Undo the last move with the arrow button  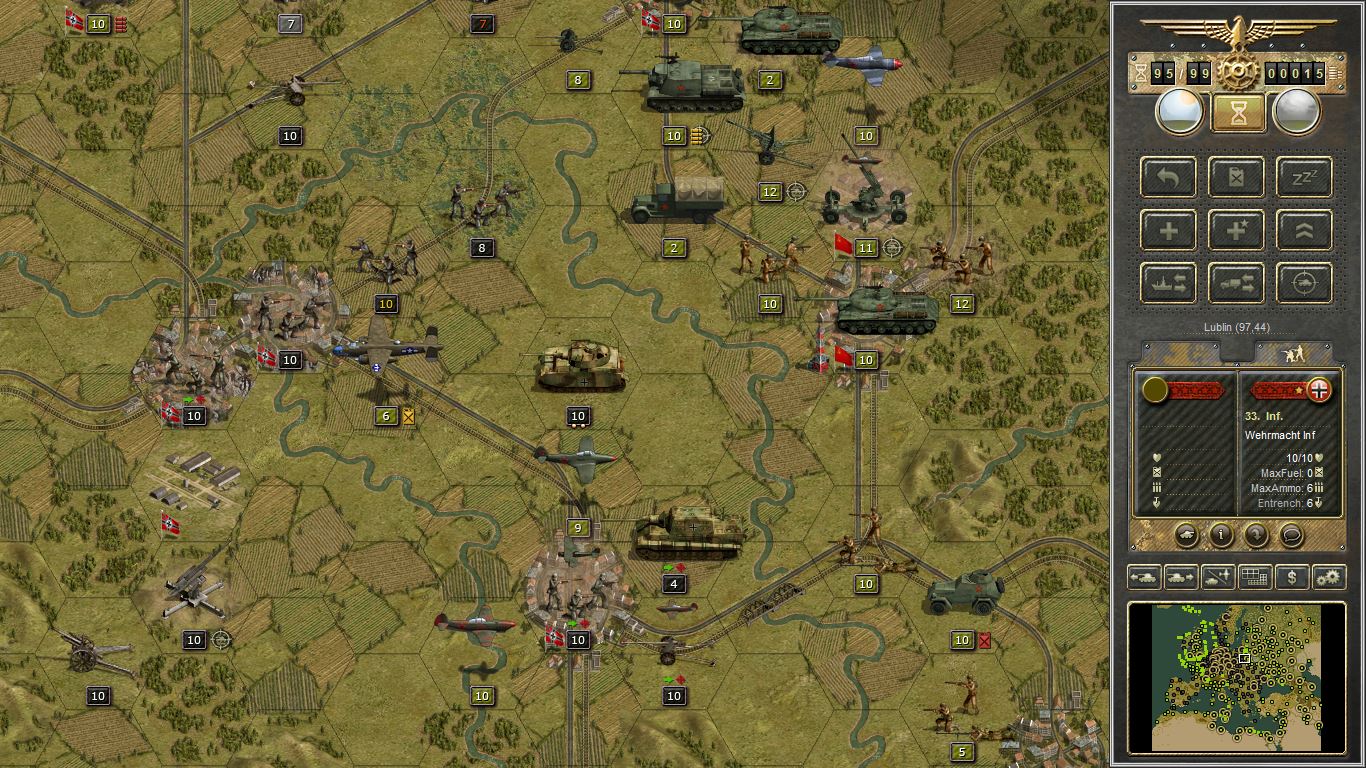coord(1168,177)
